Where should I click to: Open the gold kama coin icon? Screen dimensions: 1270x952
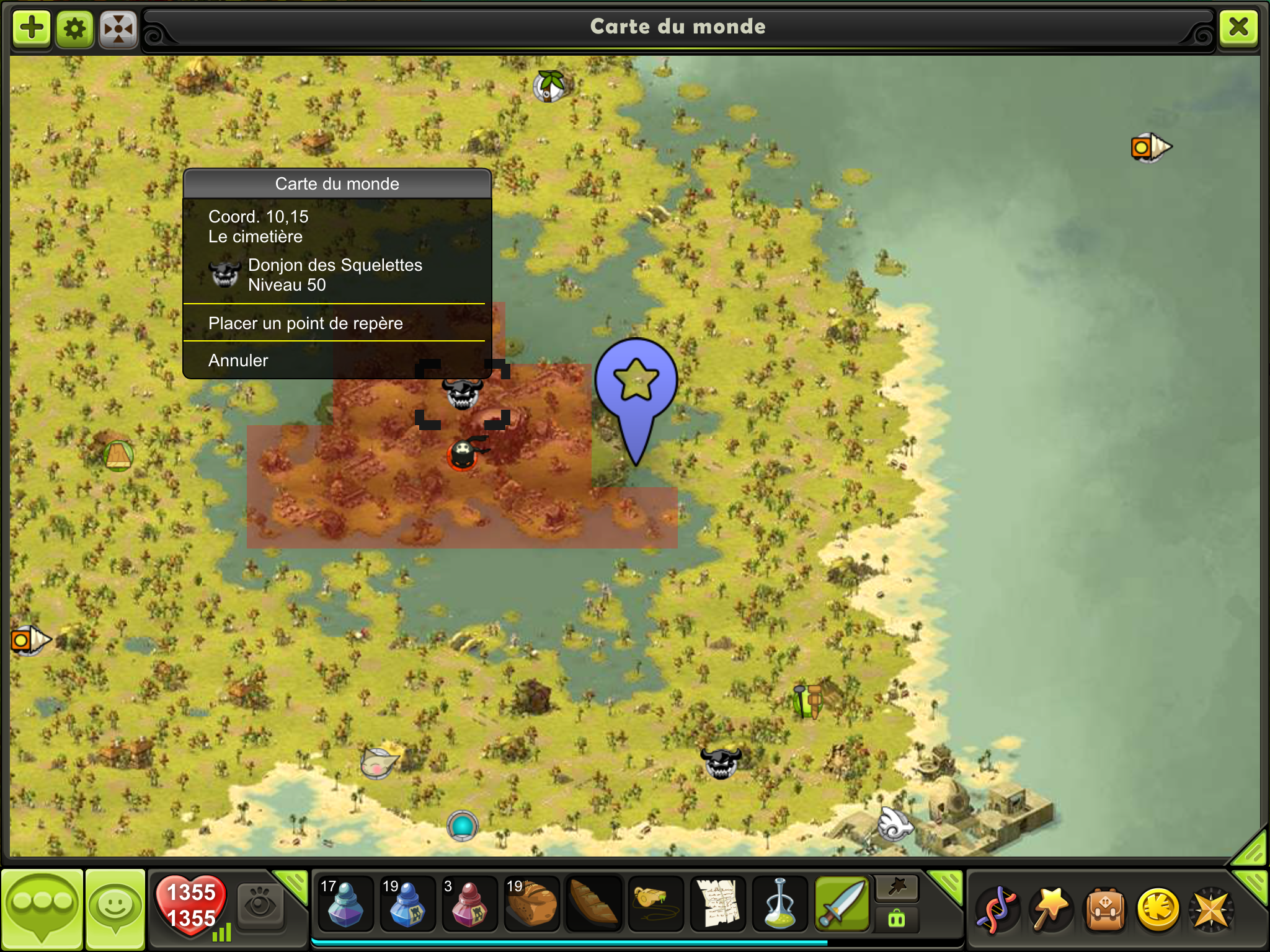(x=1158, y=910)
